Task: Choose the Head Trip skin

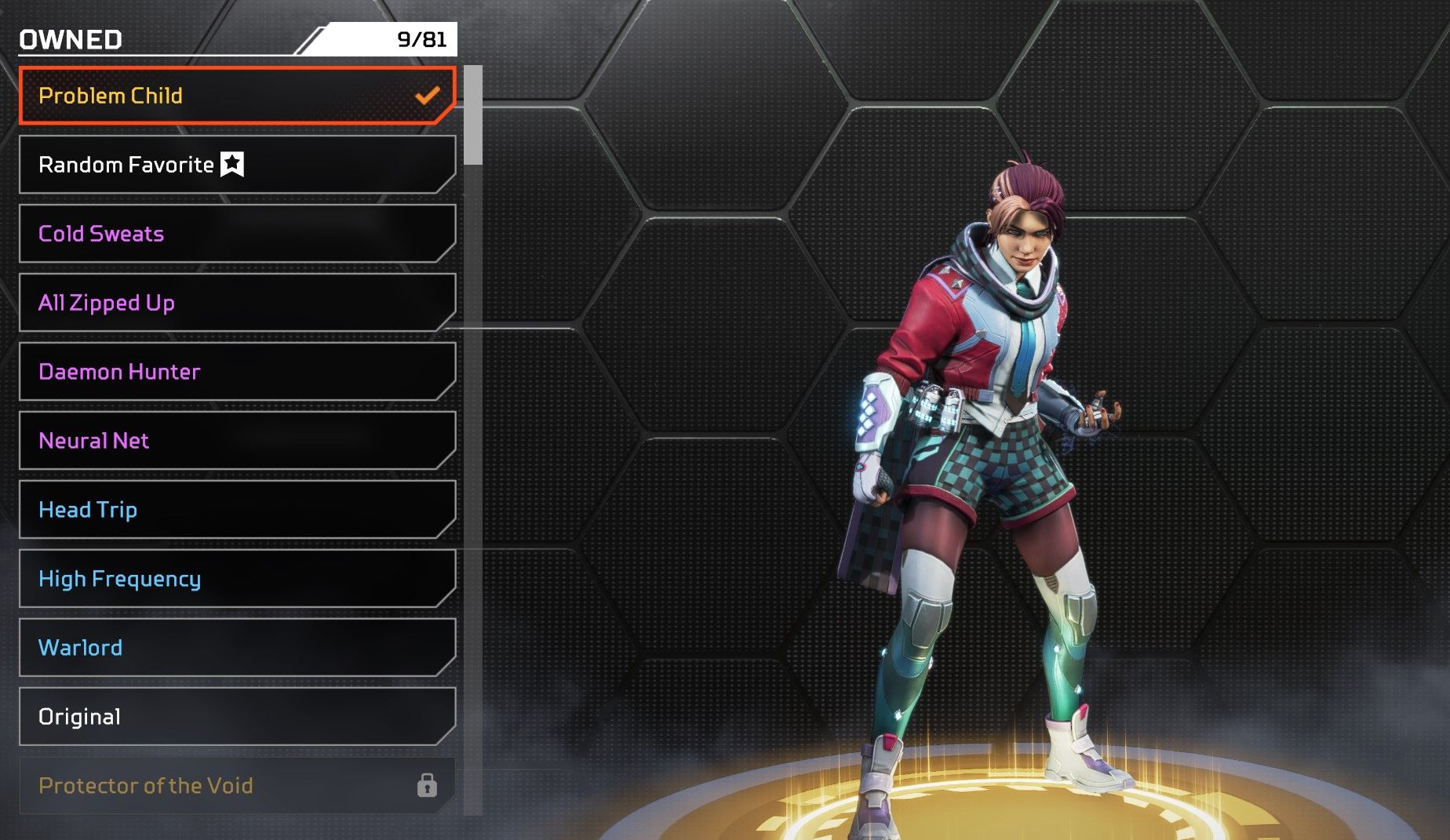Action: [x=235, y=510]
